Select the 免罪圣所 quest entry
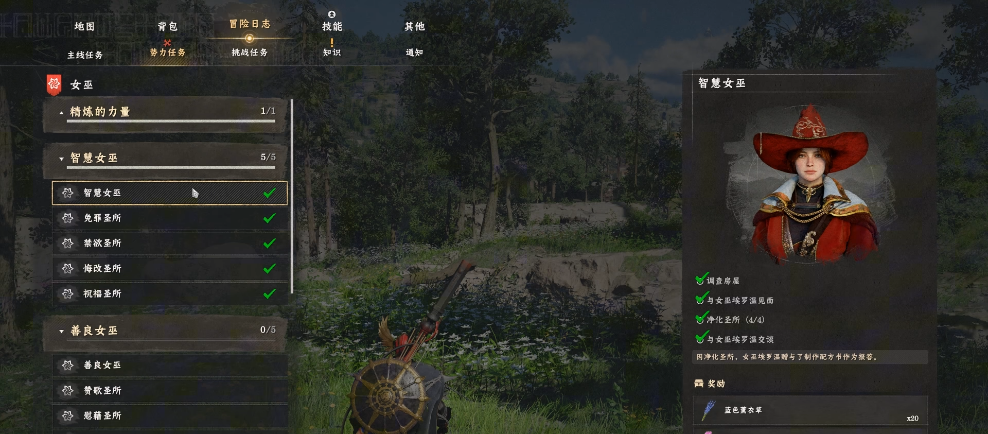This screenshot has width=988, height=434. click(x=169, y=217)
